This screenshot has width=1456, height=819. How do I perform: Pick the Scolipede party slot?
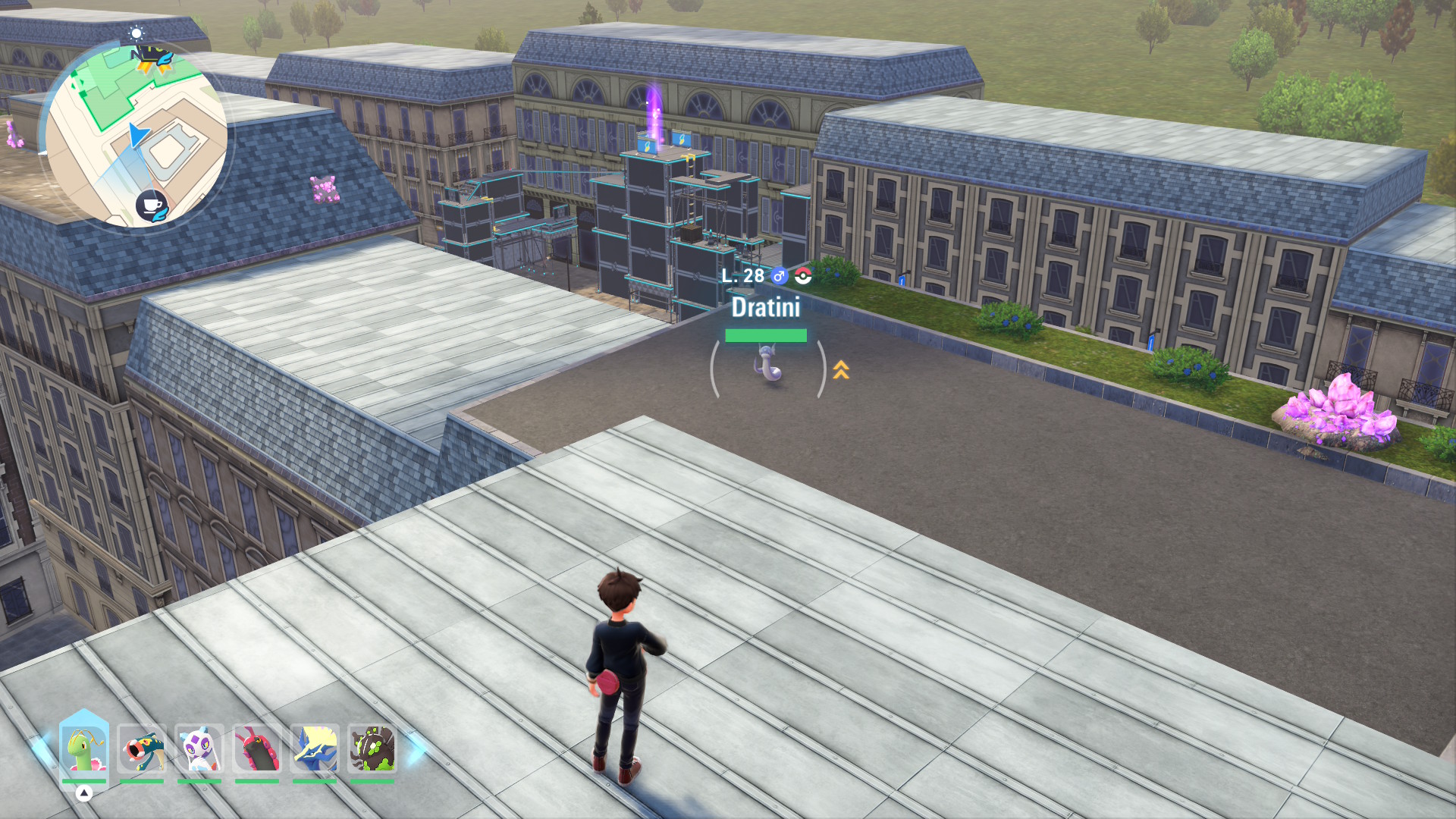pos(257,749)
